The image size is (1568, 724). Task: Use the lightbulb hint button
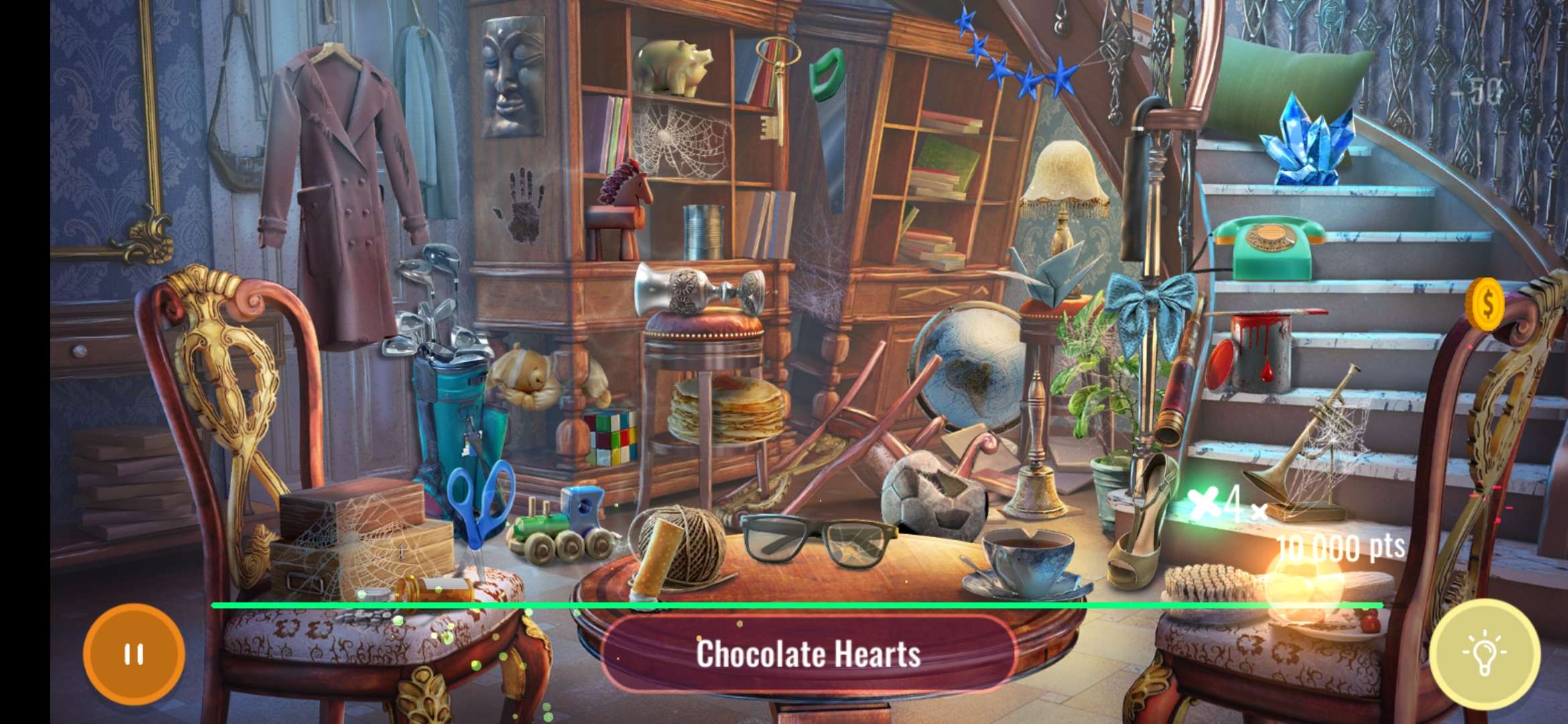tap(1484, 654)
